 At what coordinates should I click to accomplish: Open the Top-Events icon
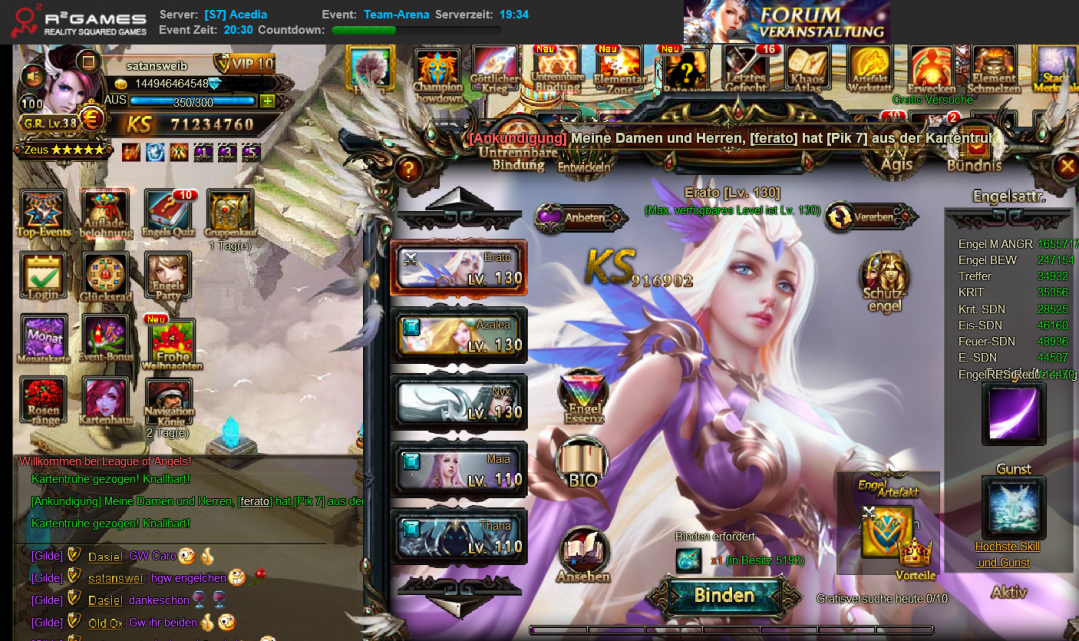(x=43, y=214)
